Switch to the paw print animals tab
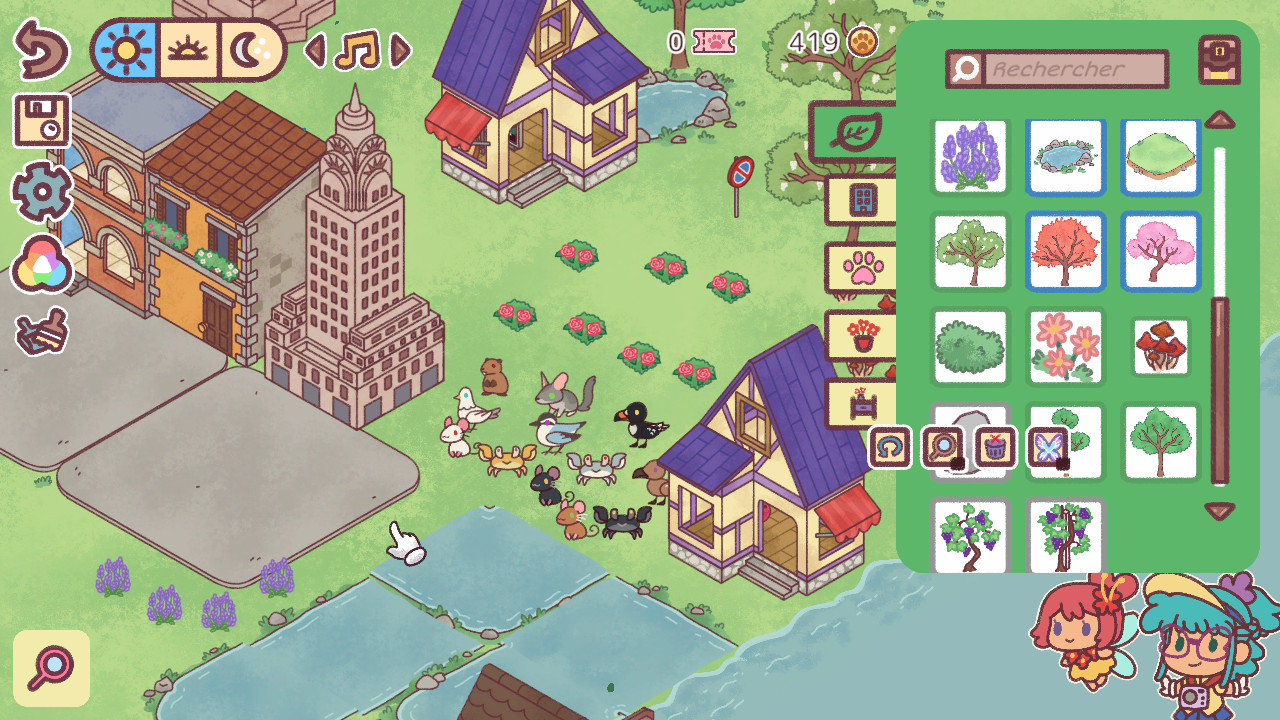 pyautogui.click(x=860, y=269)
